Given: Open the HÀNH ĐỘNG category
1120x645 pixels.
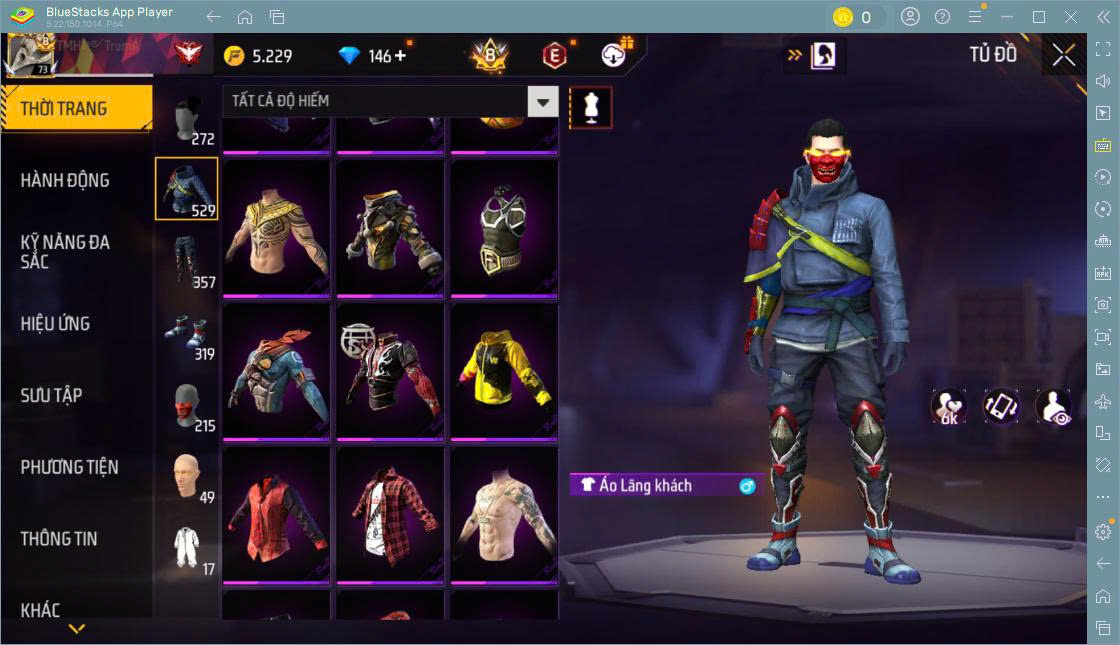Looking at the screenshot, I should click(x=66, y=181).
